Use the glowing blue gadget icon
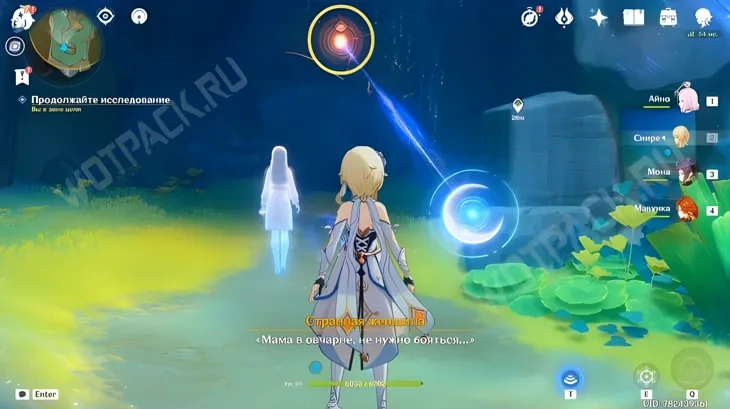The width and height of the screenshot is (730, 409). (x=571, y=378)
